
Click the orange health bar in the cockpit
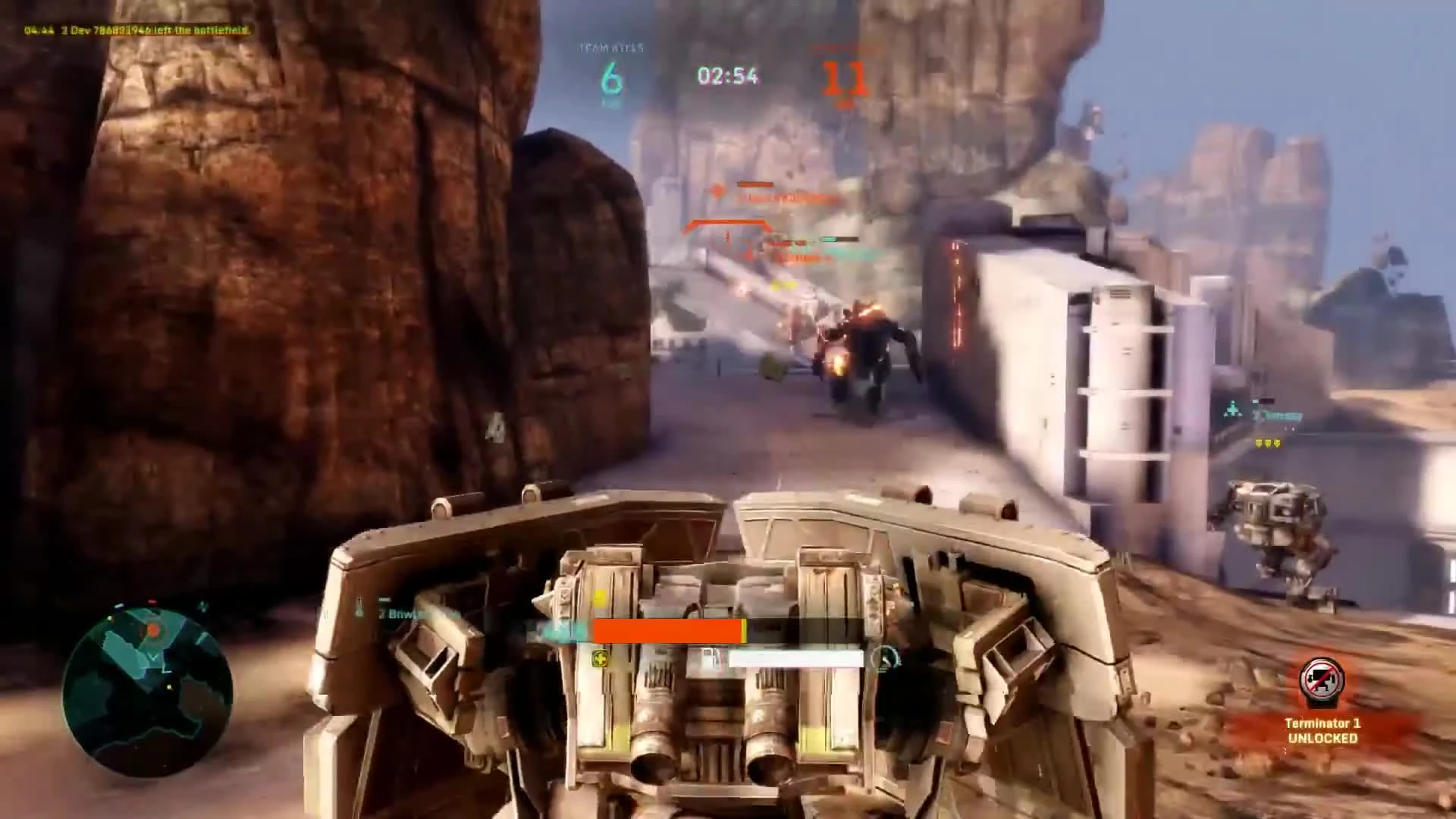click(x=666, y=632)
